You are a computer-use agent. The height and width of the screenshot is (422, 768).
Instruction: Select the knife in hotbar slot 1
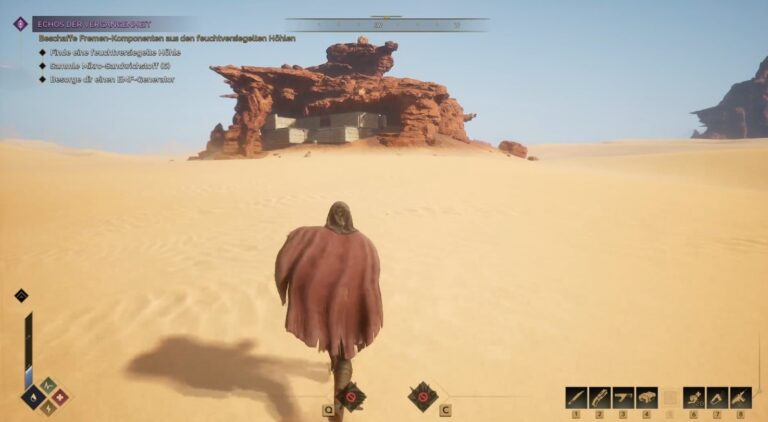point(576,398)
